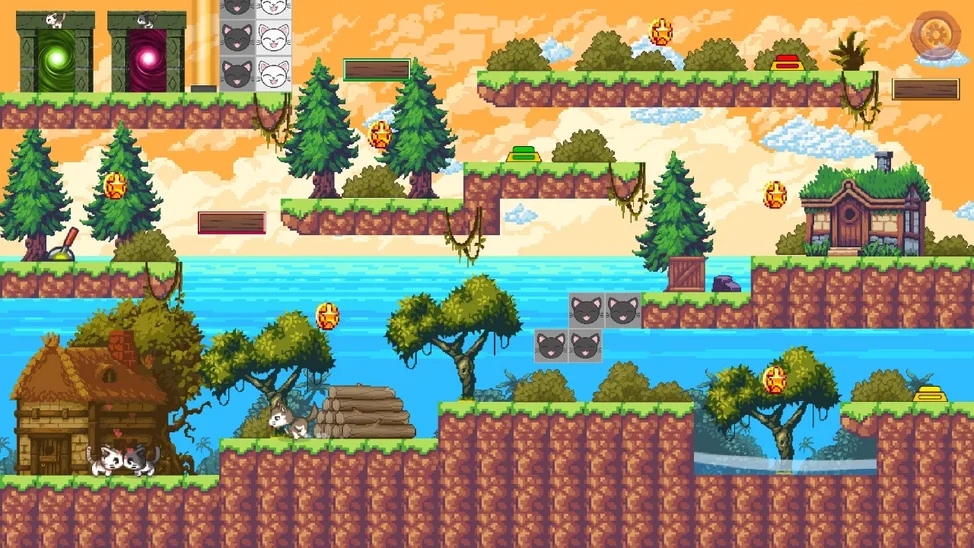The image size is (974, 548).
Task: Open the gear settings button
Action: pyautogui.click(x=936, y=35)
